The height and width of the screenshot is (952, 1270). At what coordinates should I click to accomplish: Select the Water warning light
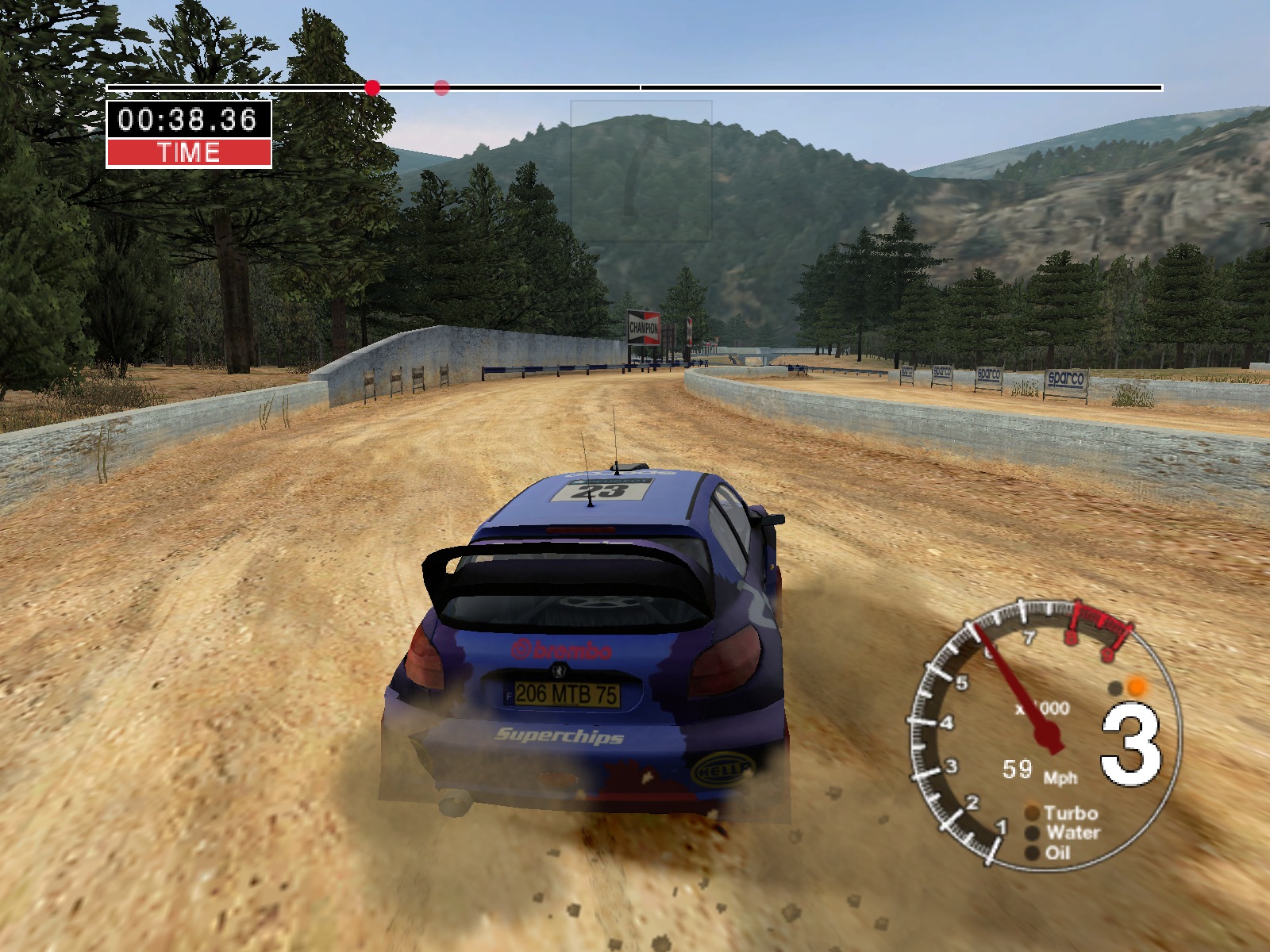coord(1033,833)
